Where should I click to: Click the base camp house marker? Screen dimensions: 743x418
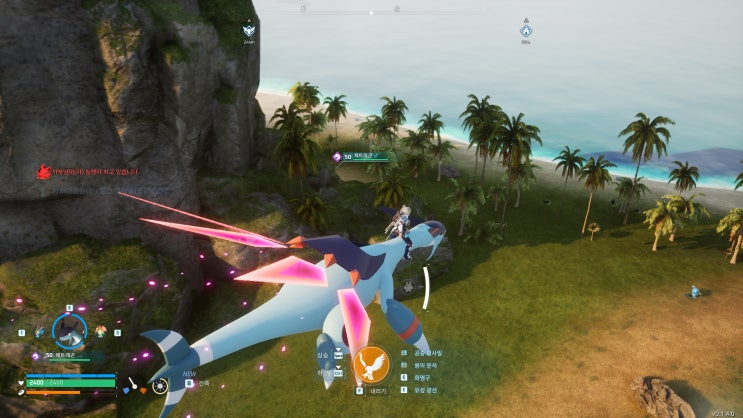pos(526,31)
